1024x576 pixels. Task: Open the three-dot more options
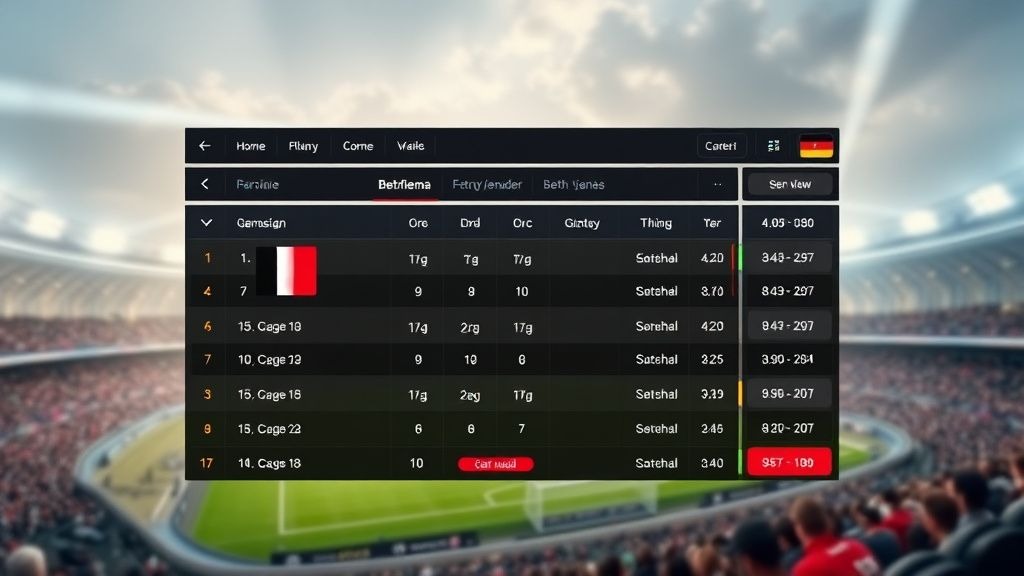coord(717,184)
